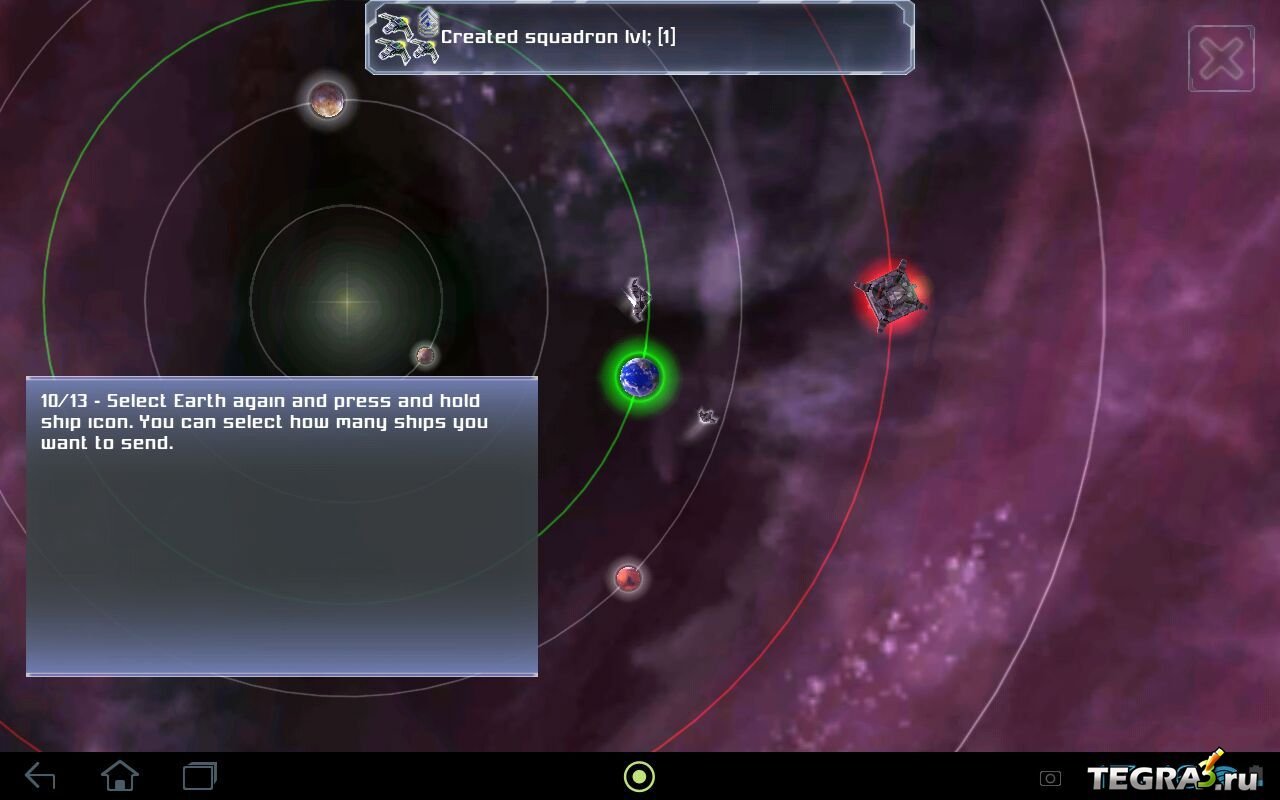1280x800 pixels.
Task: Tap the green circle navigation bar button
Action: pyautogui.click(x=639, y=776)
